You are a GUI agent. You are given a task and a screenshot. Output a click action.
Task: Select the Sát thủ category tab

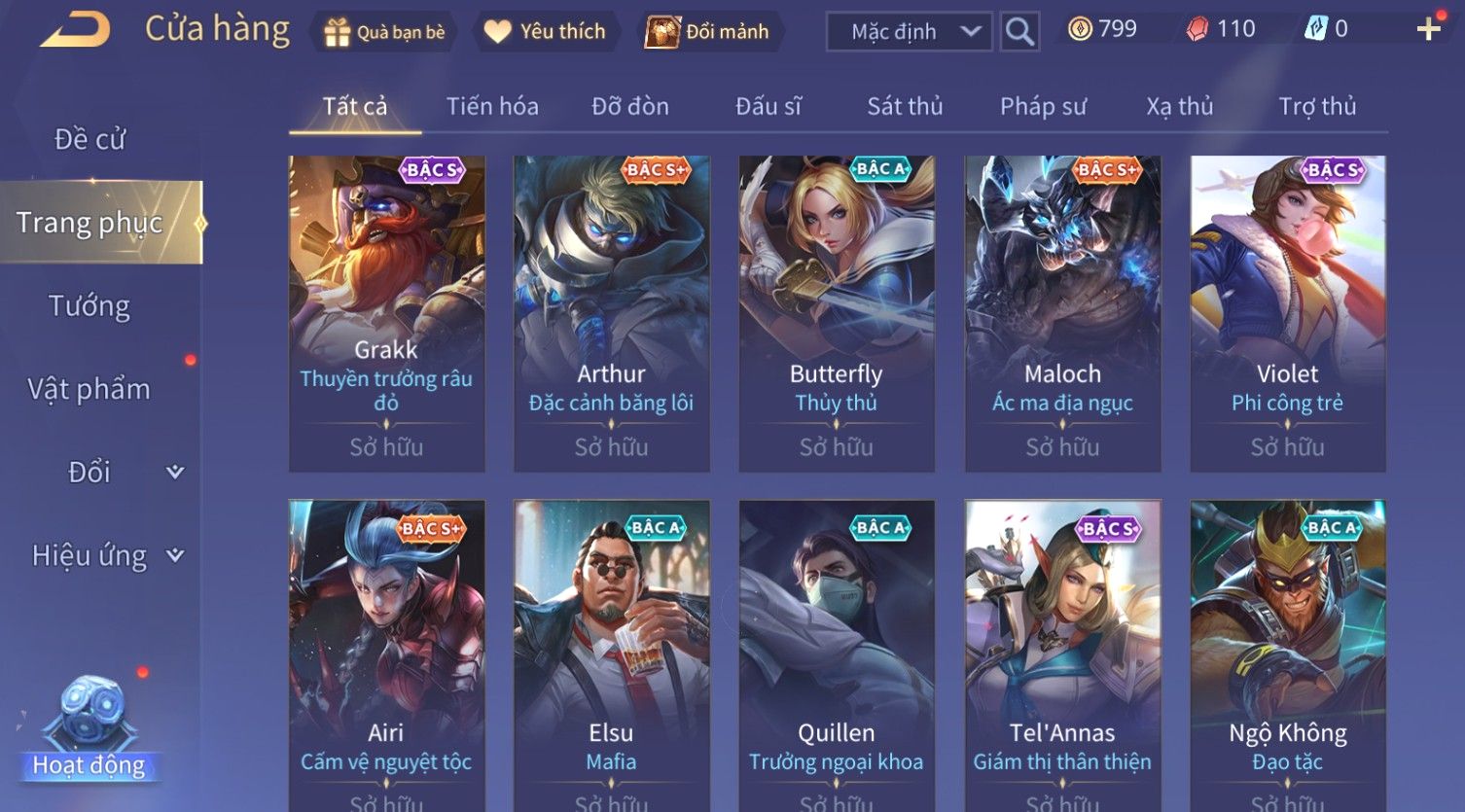(x=905, y=106)
